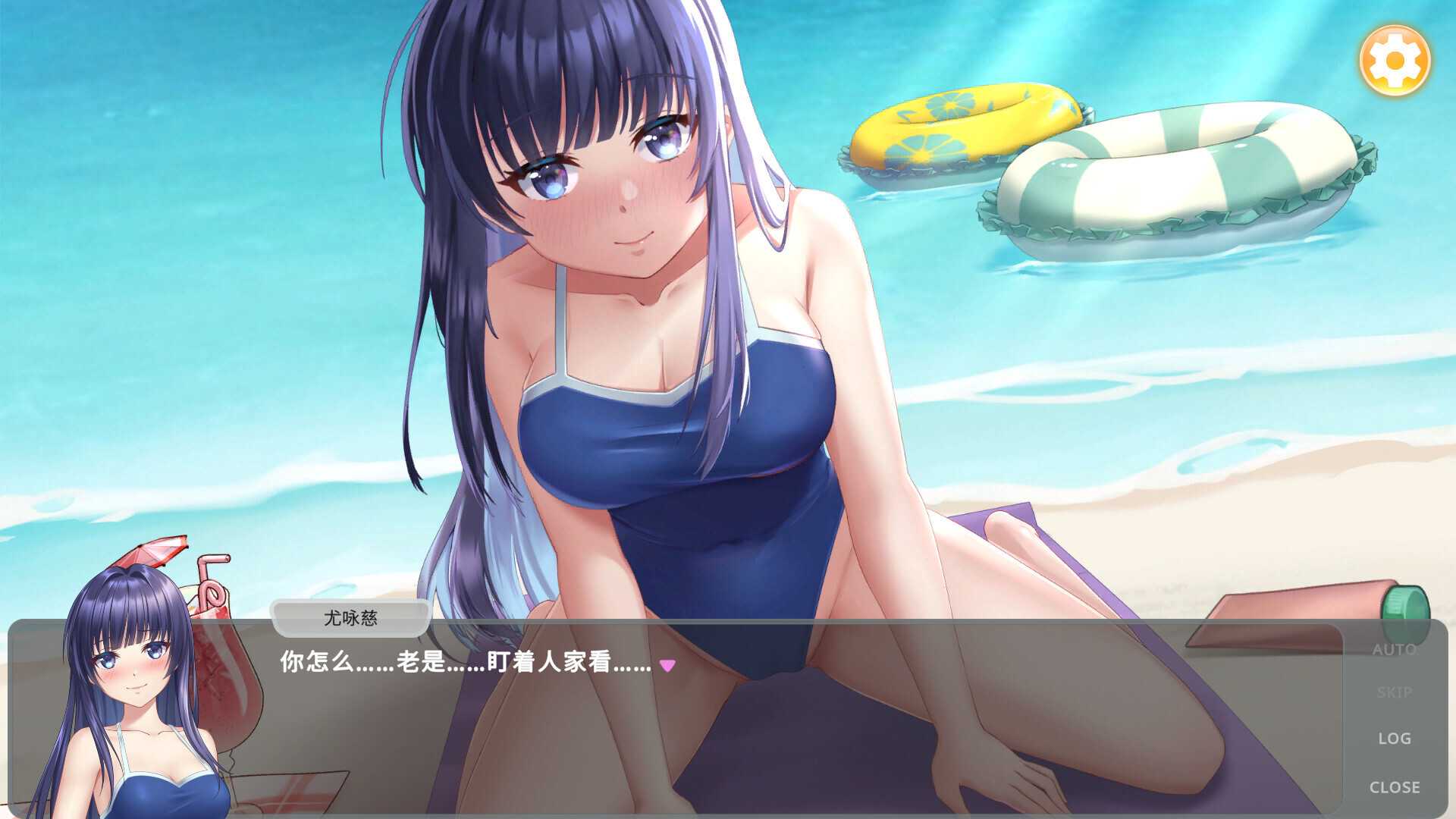The image size is (1456, 819).
Task: Click the 尤咏慈 name tag
Action: pos(350,619)
